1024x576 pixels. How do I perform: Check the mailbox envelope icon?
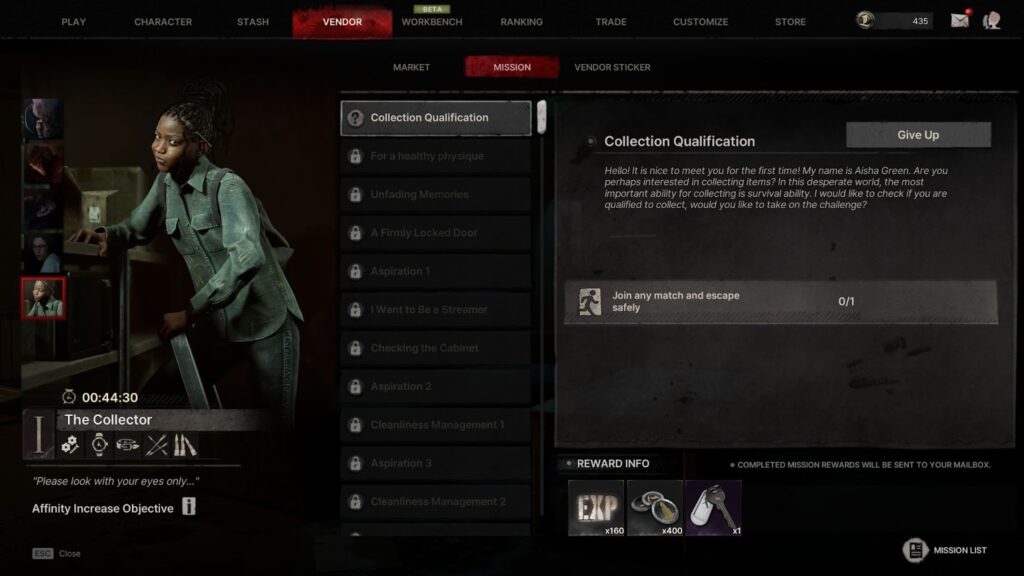[x=960, y=21]
